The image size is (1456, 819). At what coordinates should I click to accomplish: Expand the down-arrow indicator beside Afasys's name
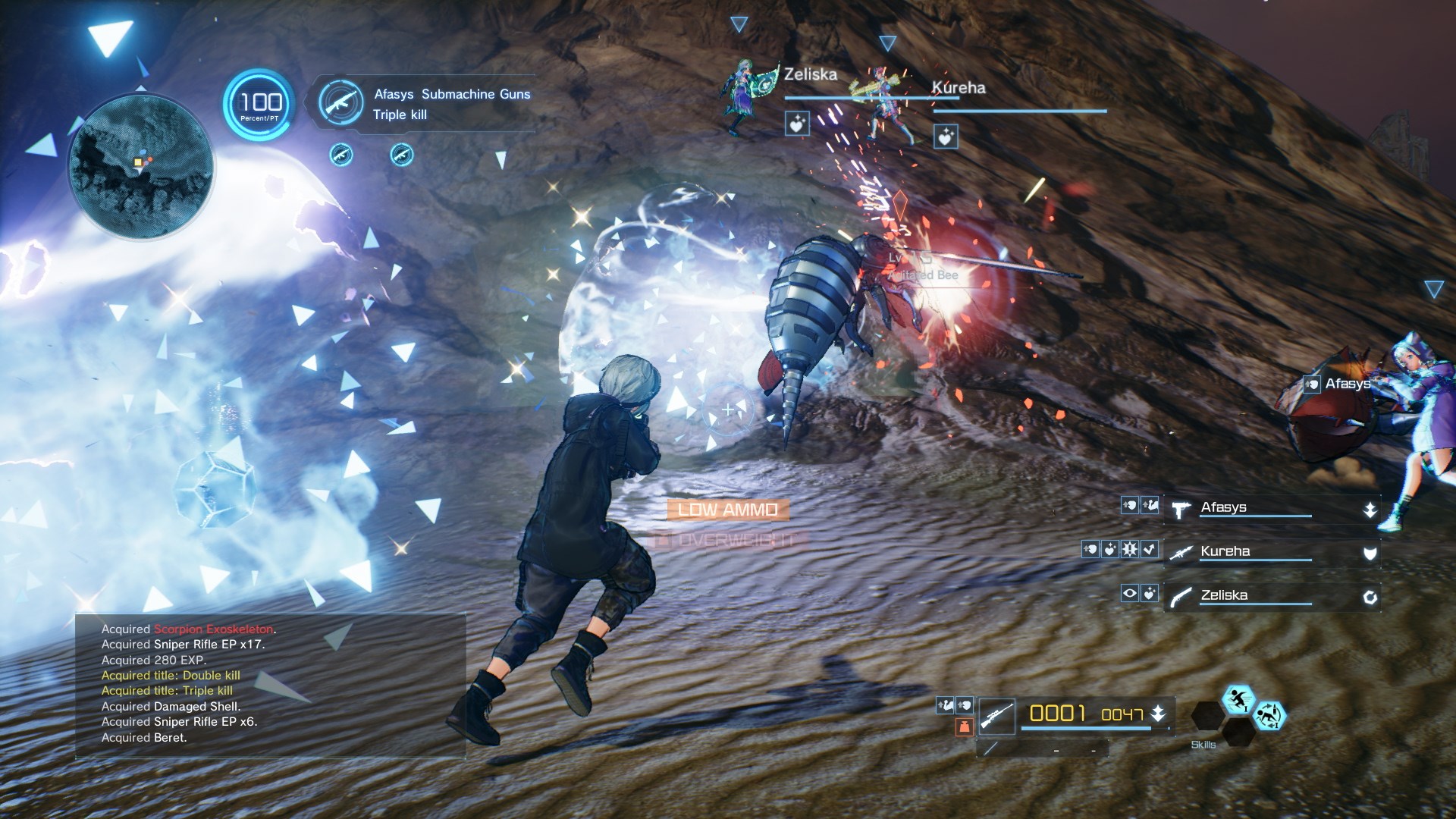pyautogui.click(x=1370, y=510)
